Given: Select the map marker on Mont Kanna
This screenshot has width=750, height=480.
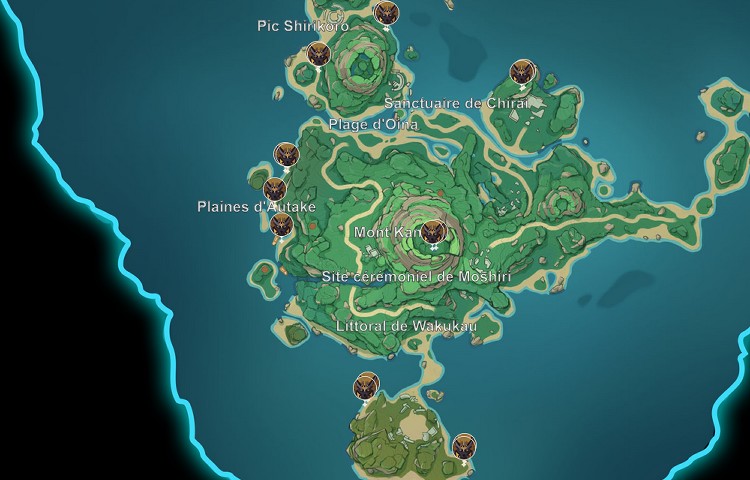Looking at the screenshot, I should click(433, 233).
